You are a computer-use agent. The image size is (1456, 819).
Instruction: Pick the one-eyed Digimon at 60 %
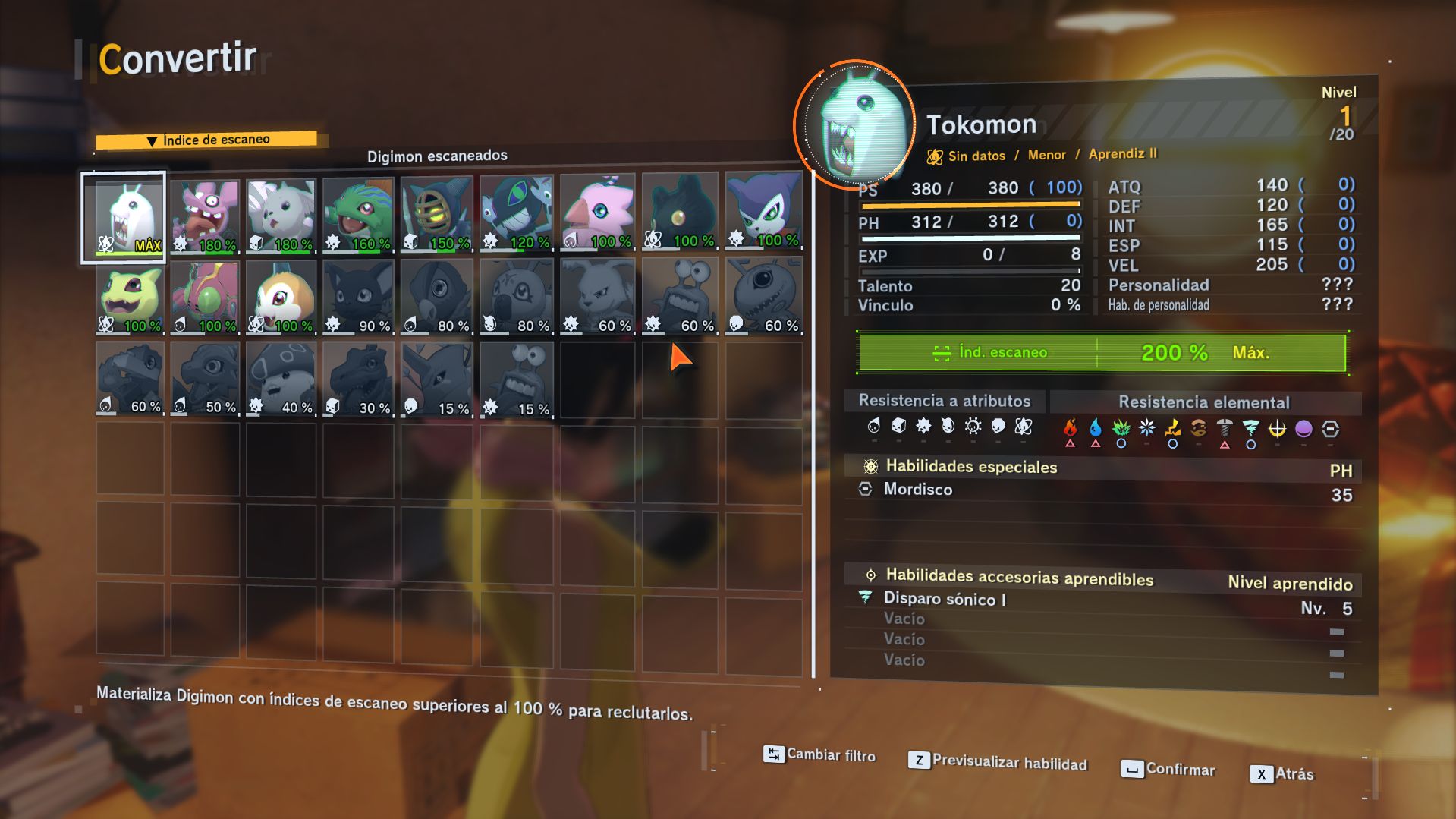(x=763, y=296)
